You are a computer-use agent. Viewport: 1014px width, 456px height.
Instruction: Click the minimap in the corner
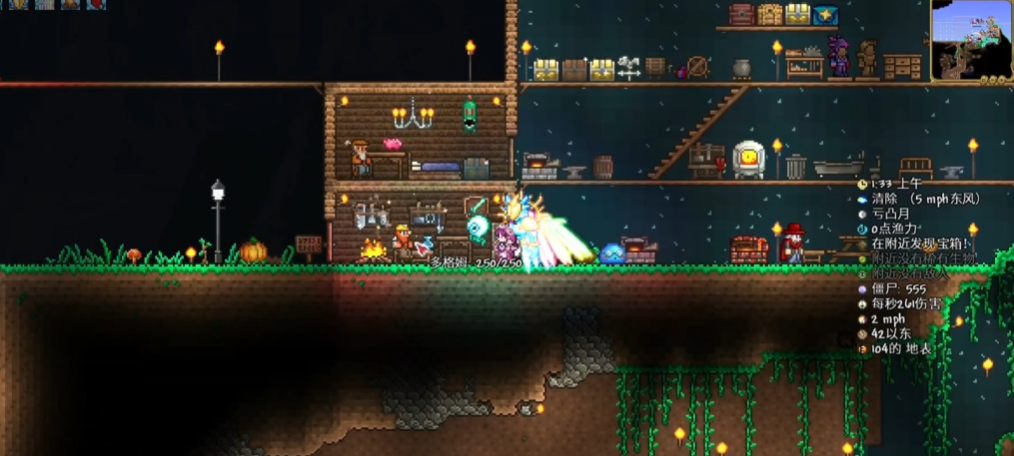pos(971,41)
